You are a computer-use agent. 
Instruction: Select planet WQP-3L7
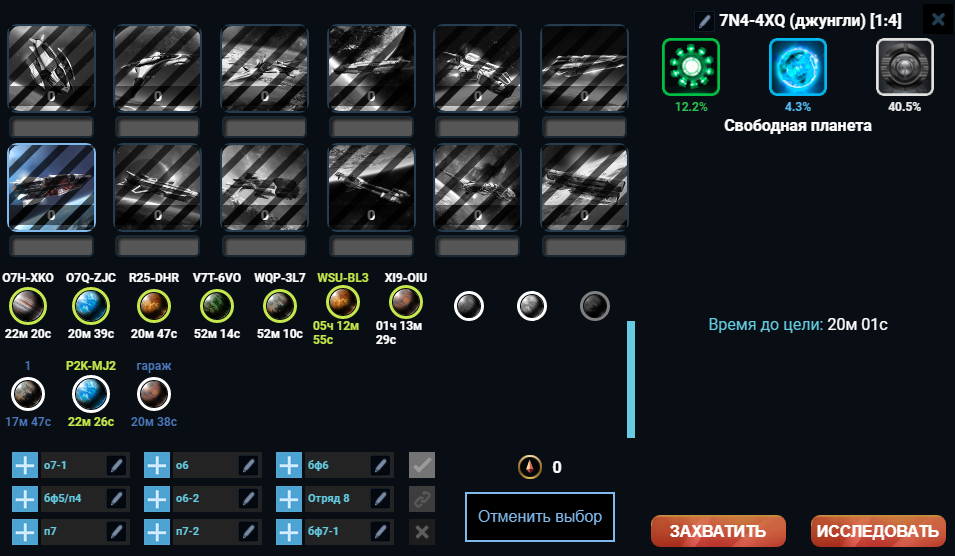click(x=278, y=302)
